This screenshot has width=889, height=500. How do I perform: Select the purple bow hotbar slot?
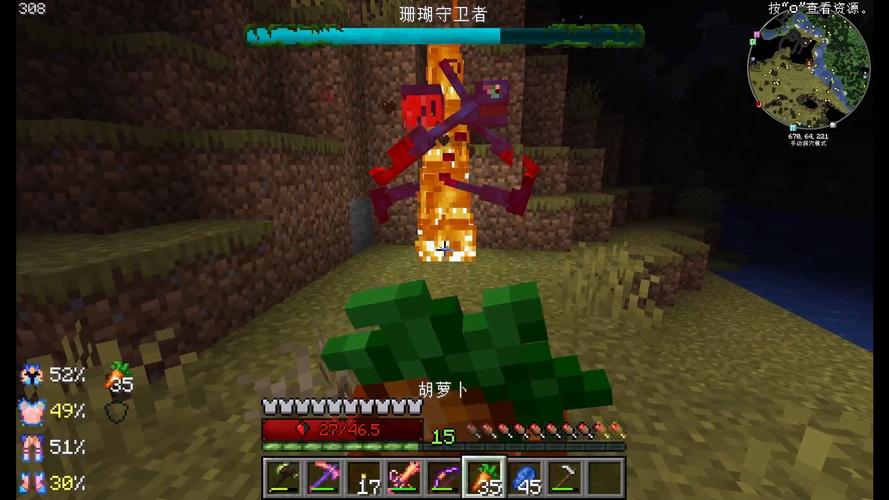tap(445, 477)
